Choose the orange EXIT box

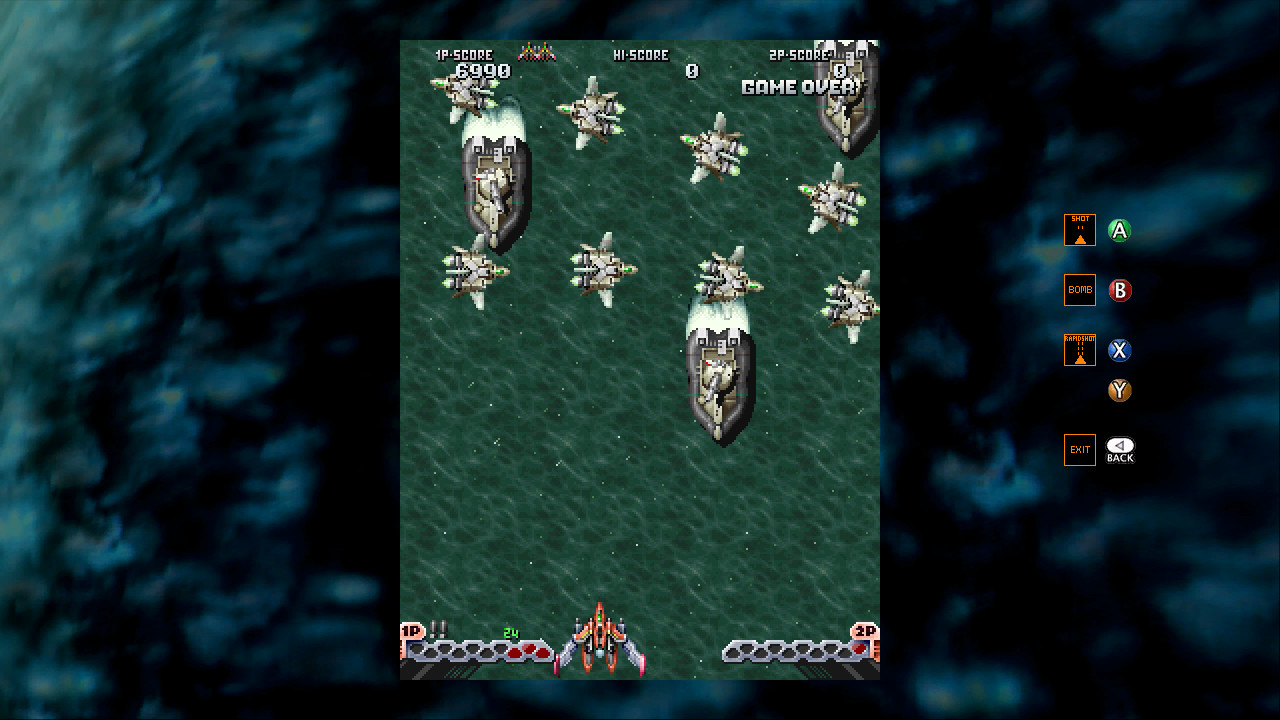[x=1080, y=450]
